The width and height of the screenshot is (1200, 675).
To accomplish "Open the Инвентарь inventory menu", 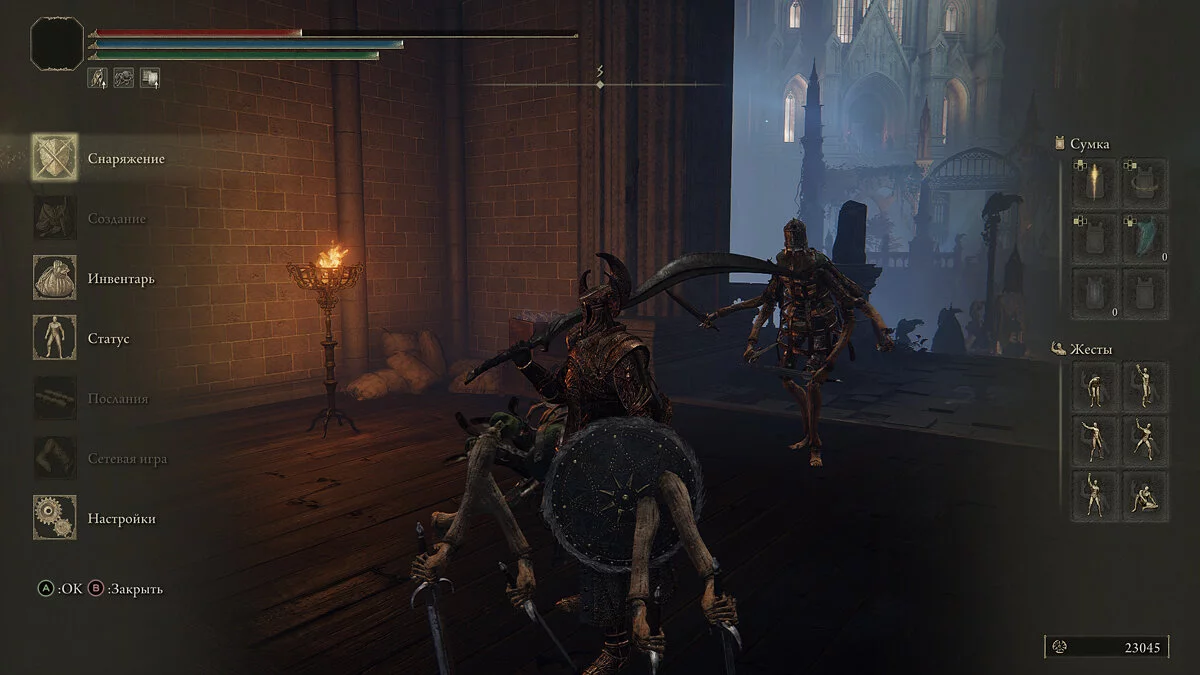I will [55, 278].
